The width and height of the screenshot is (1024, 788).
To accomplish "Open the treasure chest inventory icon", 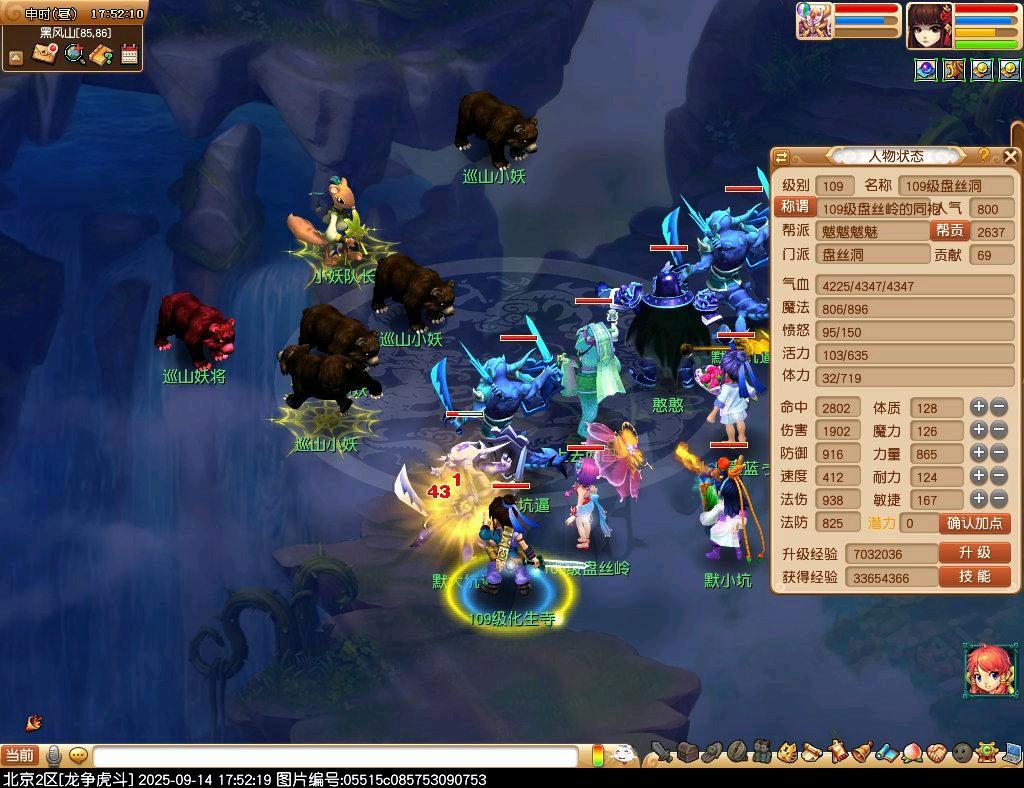I will [x=687, y=752].
